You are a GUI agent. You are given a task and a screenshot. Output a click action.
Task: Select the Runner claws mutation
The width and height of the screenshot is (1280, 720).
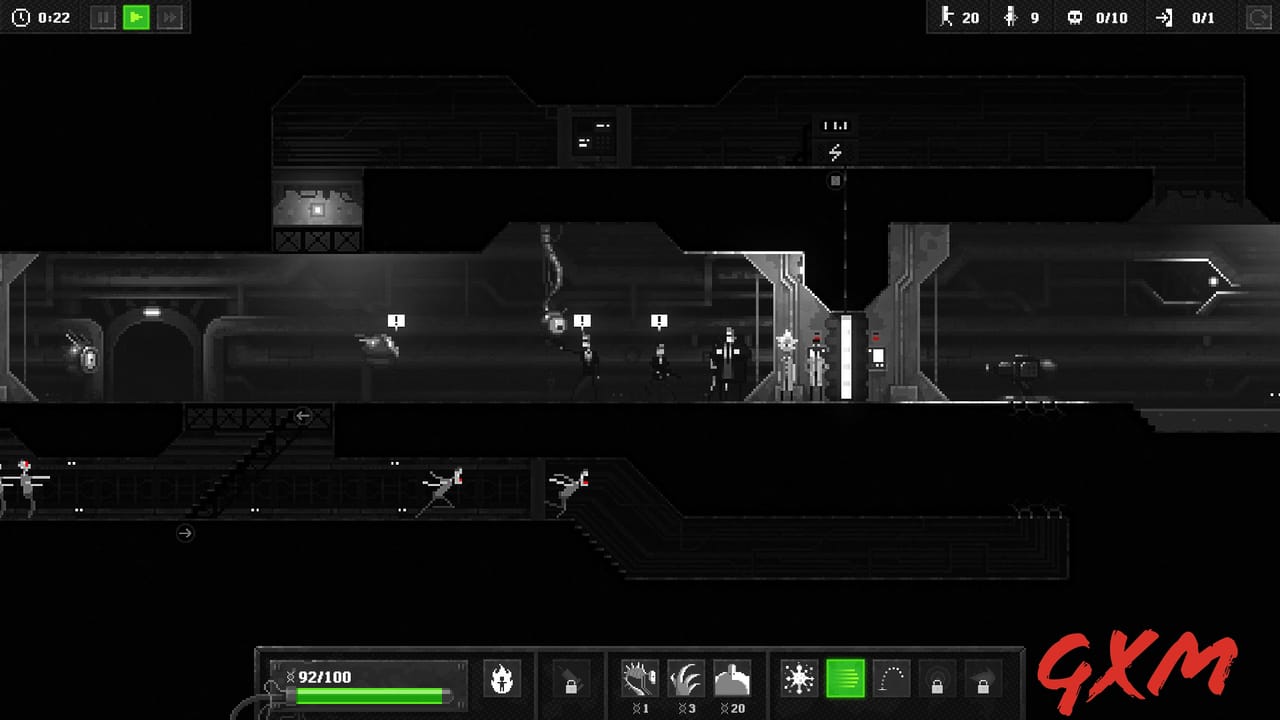(687, 678)
